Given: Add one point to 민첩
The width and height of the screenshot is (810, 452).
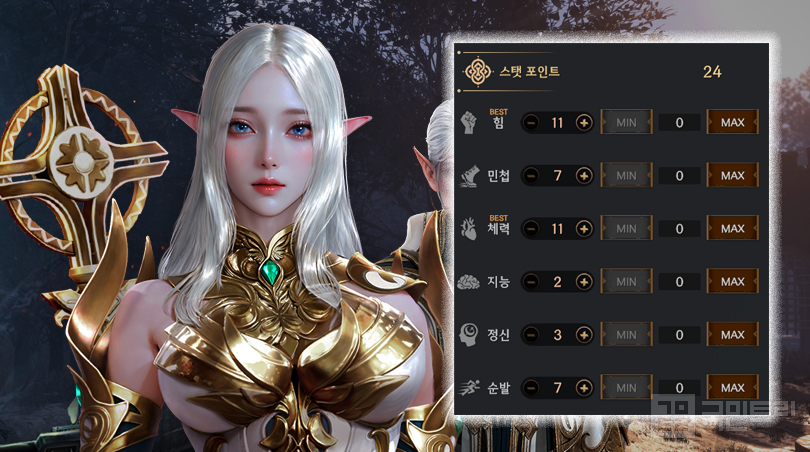Looking at the screenshot, I should tap(584, 176).
